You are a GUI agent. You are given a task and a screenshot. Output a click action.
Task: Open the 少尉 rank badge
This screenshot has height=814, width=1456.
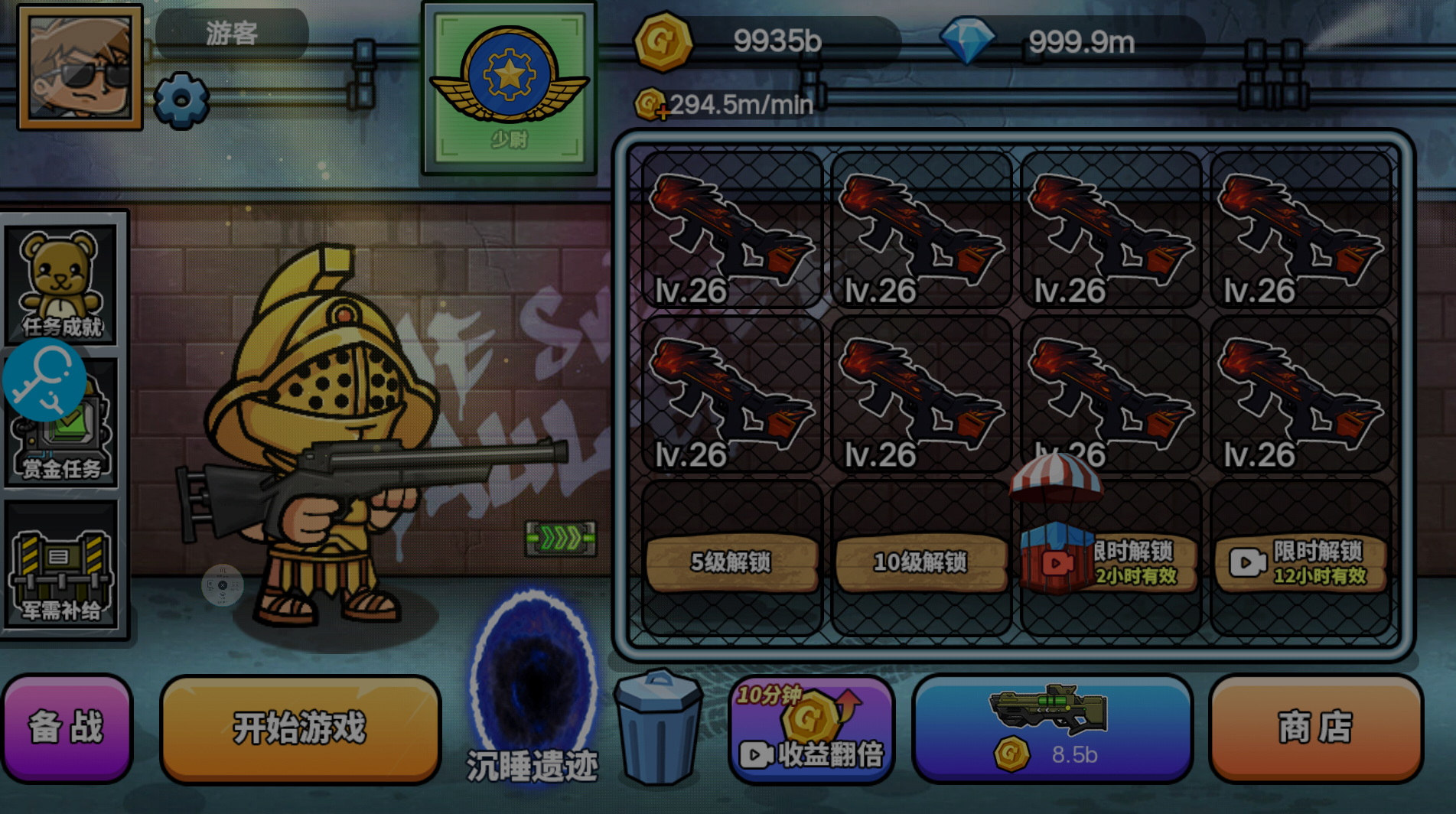509,88
